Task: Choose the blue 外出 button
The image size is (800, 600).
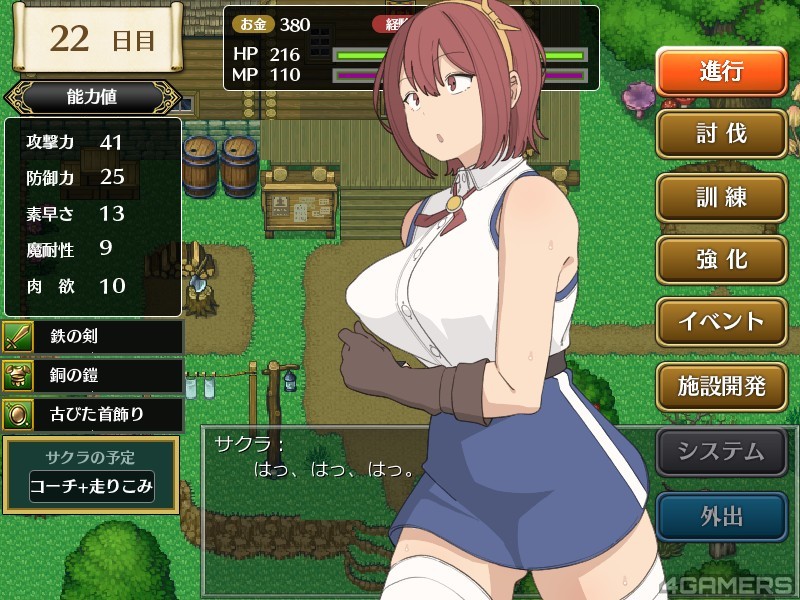Action: (x=721, y=516)
